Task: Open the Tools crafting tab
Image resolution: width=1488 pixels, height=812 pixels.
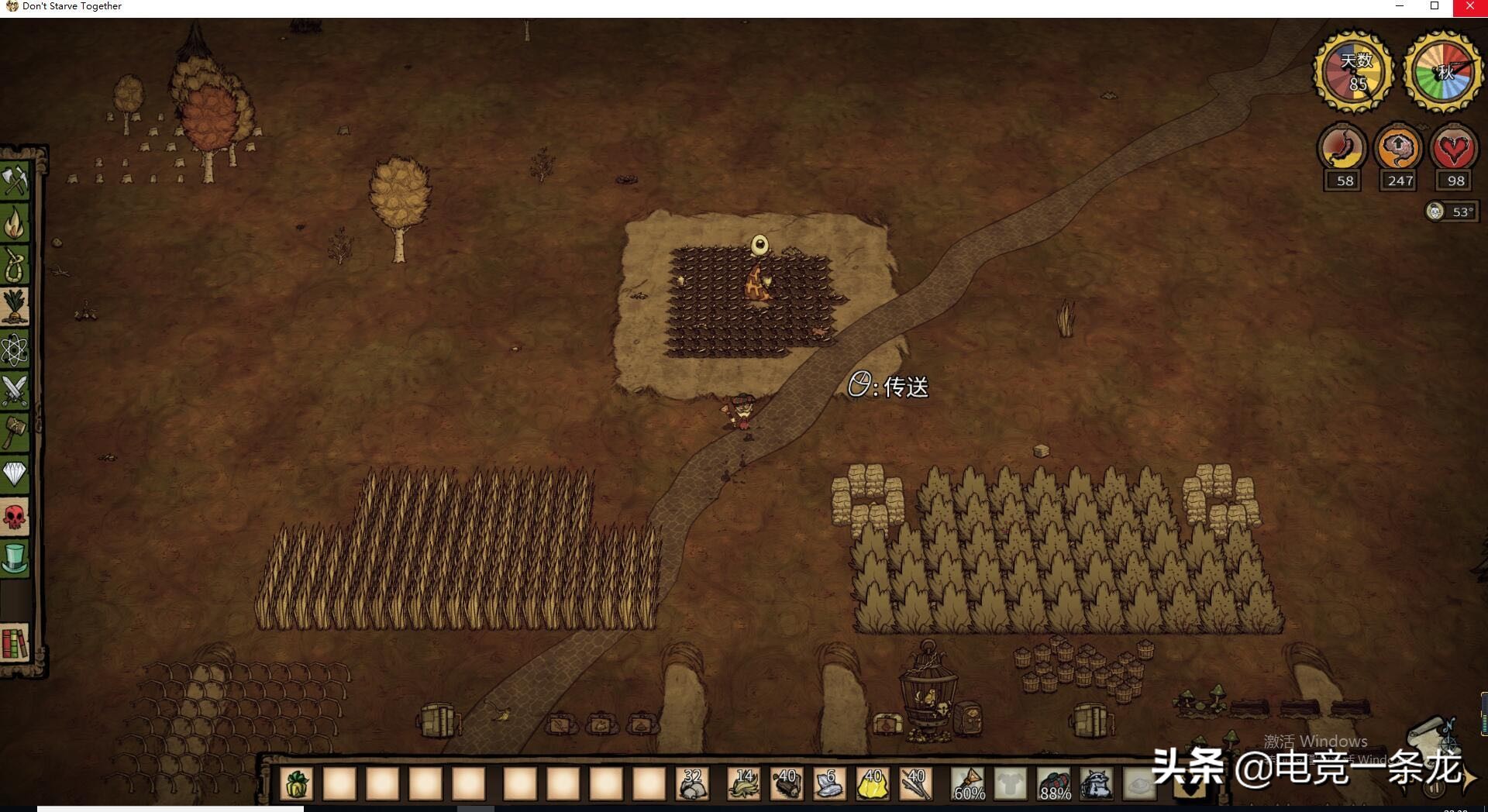Action: pos(15,181)
